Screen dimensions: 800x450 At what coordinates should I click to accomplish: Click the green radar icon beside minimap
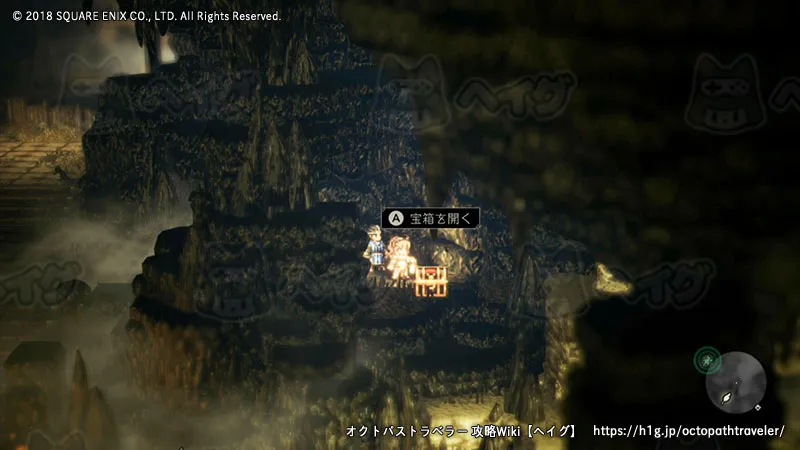tap(708, 358)
